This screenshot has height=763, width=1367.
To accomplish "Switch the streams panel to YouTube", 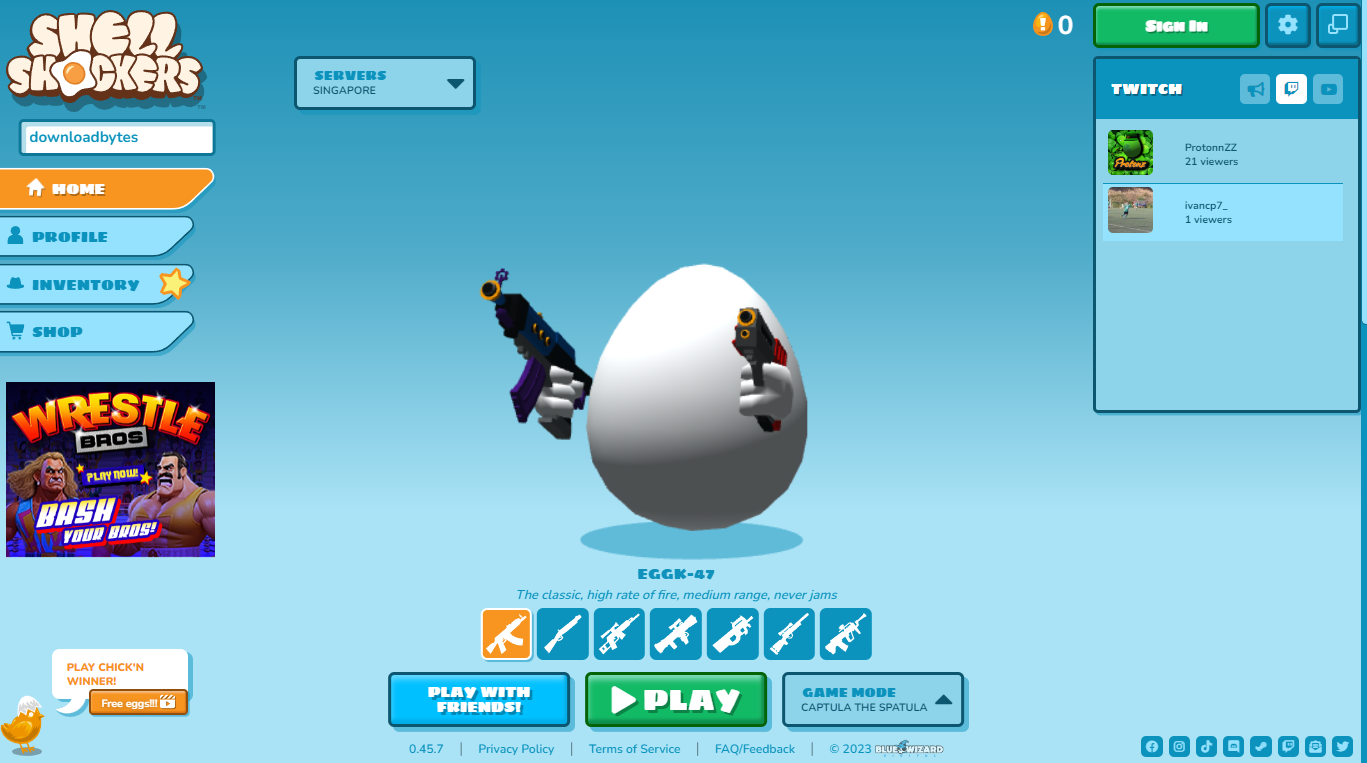I will (x=1328, y=89).
